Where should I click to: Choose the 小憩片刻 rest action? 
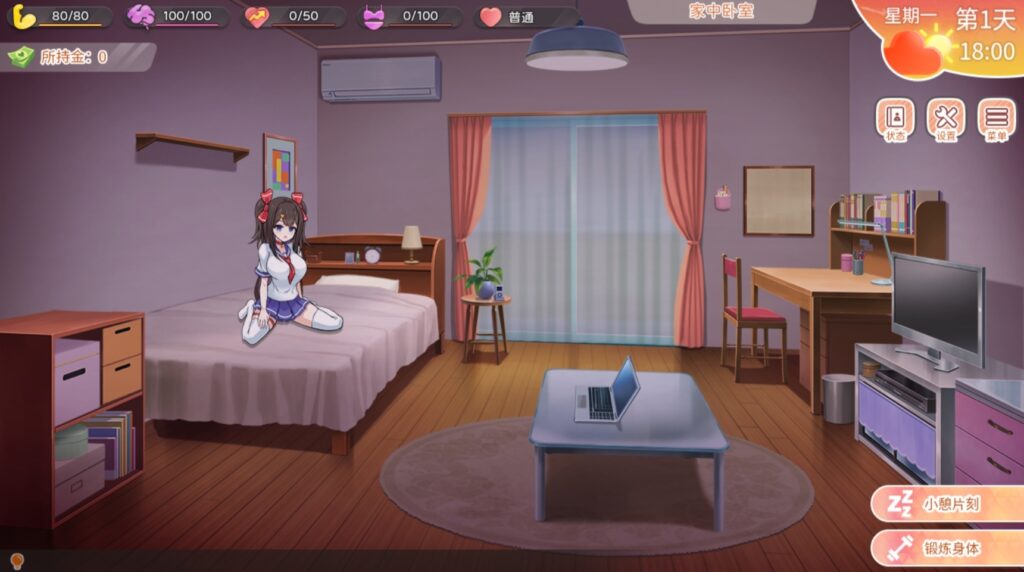tap(946, 504)
